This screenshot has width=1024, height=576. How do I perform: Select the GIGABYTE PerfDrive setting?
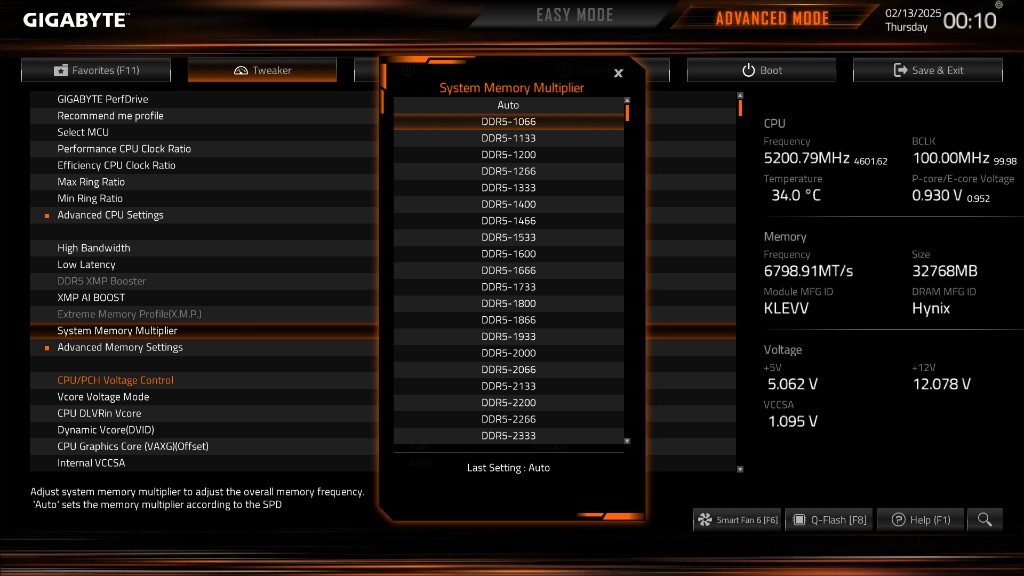(103, 99)
